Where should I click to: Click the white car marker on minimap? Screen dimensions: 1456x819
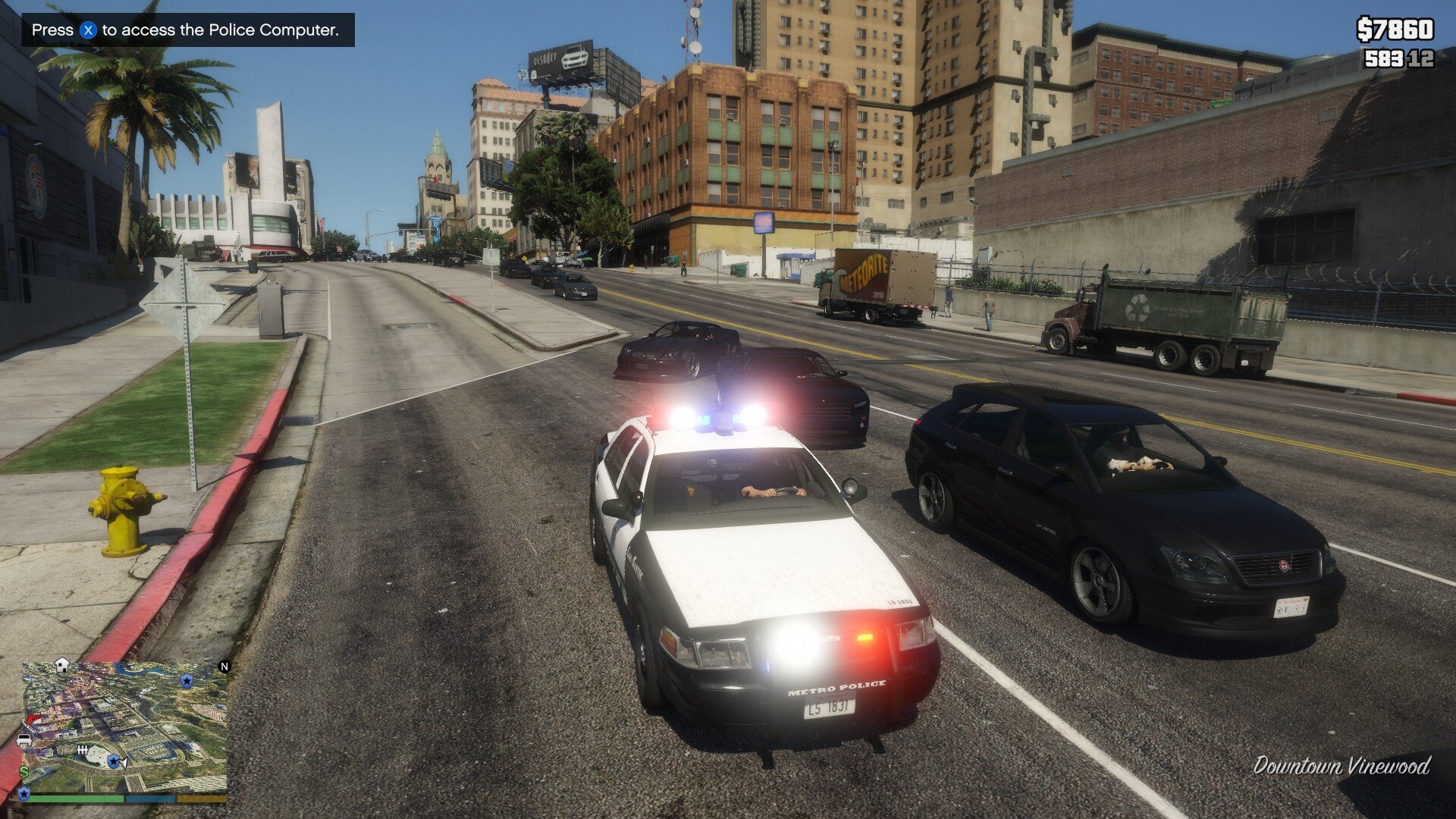(x=24, y=740)
